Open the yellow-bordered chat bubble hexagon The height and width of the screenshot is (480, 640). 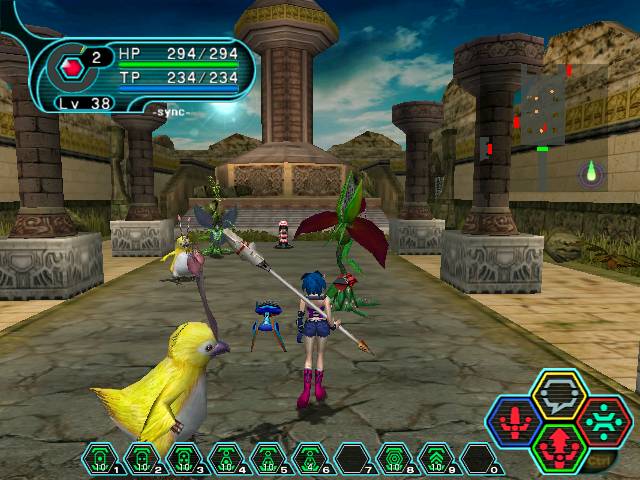click(x=558, y=396)
